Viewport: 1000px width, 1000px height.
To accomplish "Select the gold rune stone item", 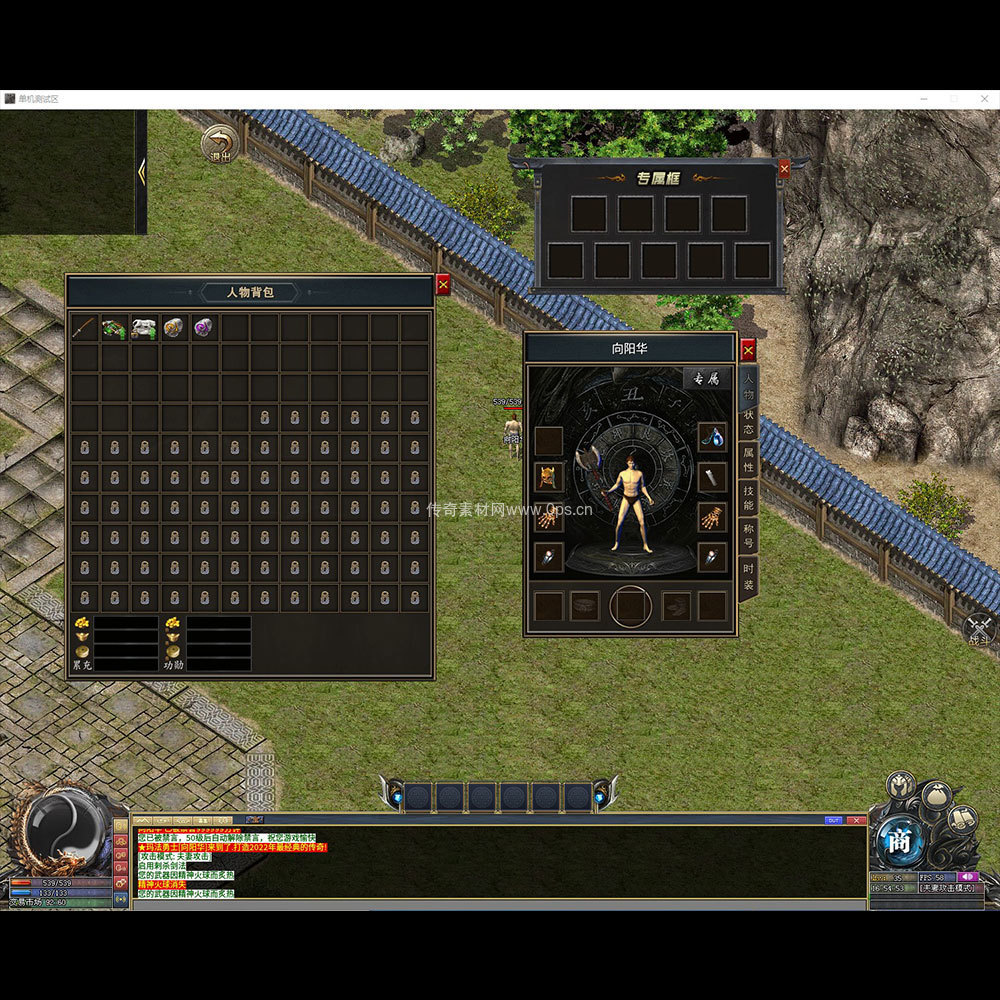I will (175, 328).
